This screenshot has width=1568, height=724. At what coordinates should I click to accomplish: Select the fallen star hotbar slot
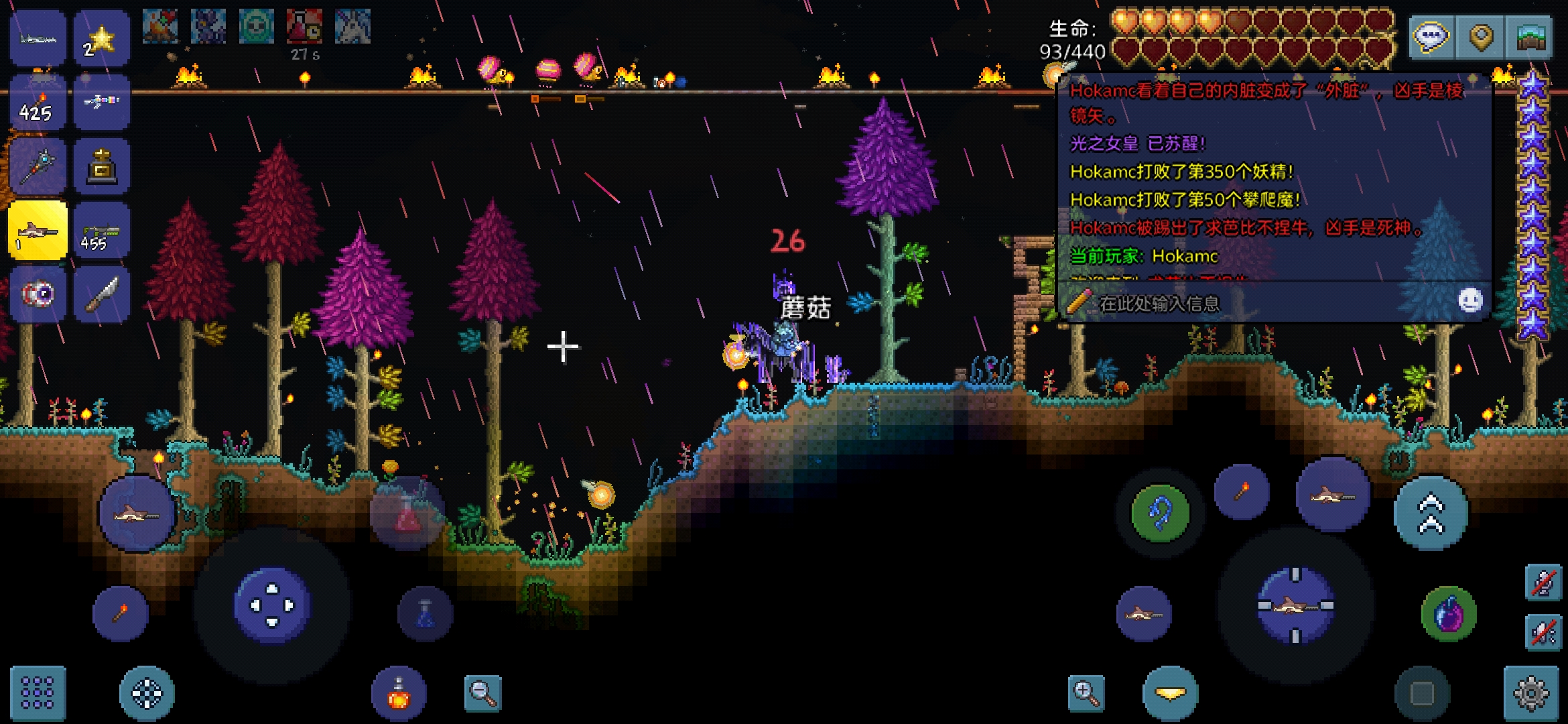tap(101, 39)
